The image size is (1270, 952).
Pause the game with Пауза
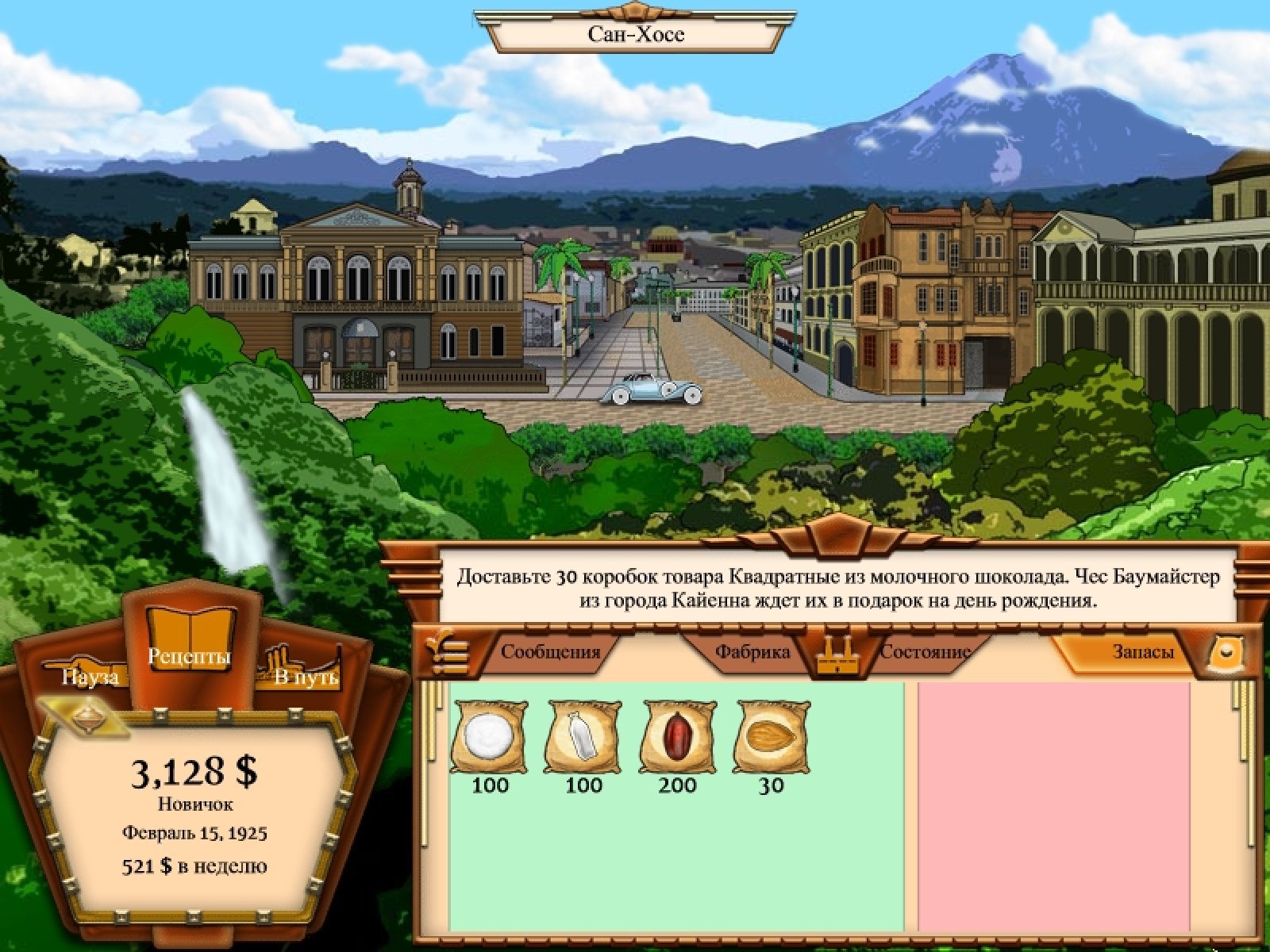click(90, 675)
